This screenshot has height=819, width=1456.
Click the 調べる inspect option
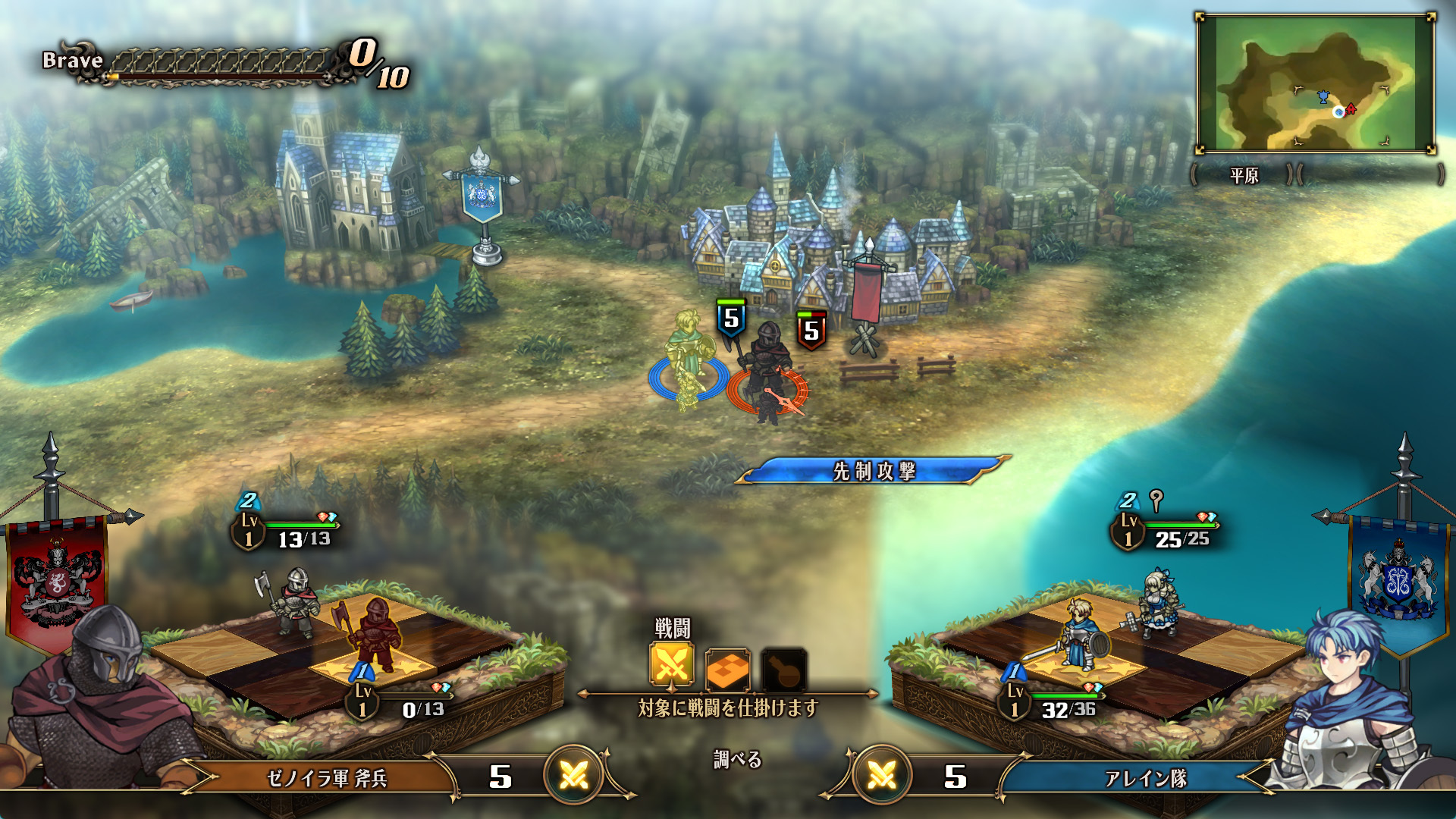[x=737, y=760]
